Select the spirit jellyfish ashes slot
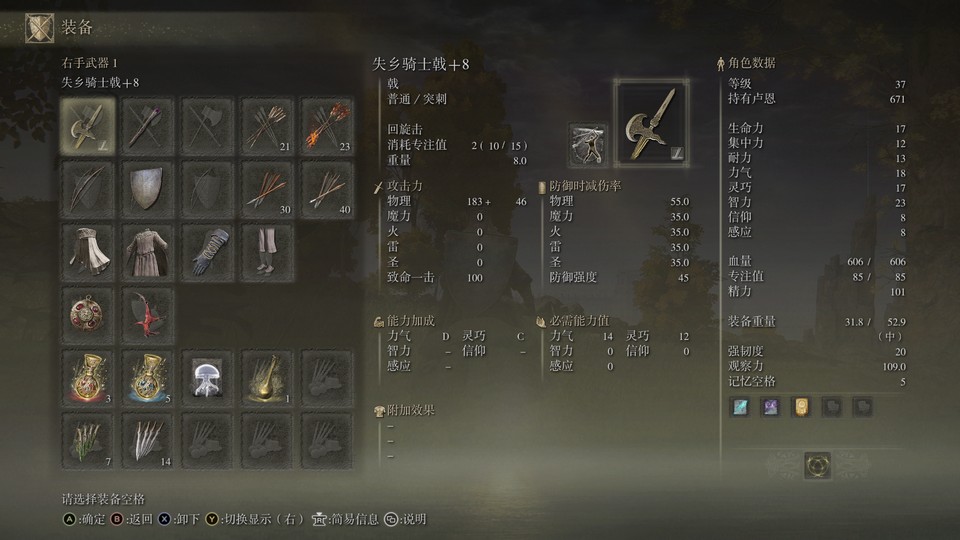This screenshot has width=960, height=540. click(208, 378)
